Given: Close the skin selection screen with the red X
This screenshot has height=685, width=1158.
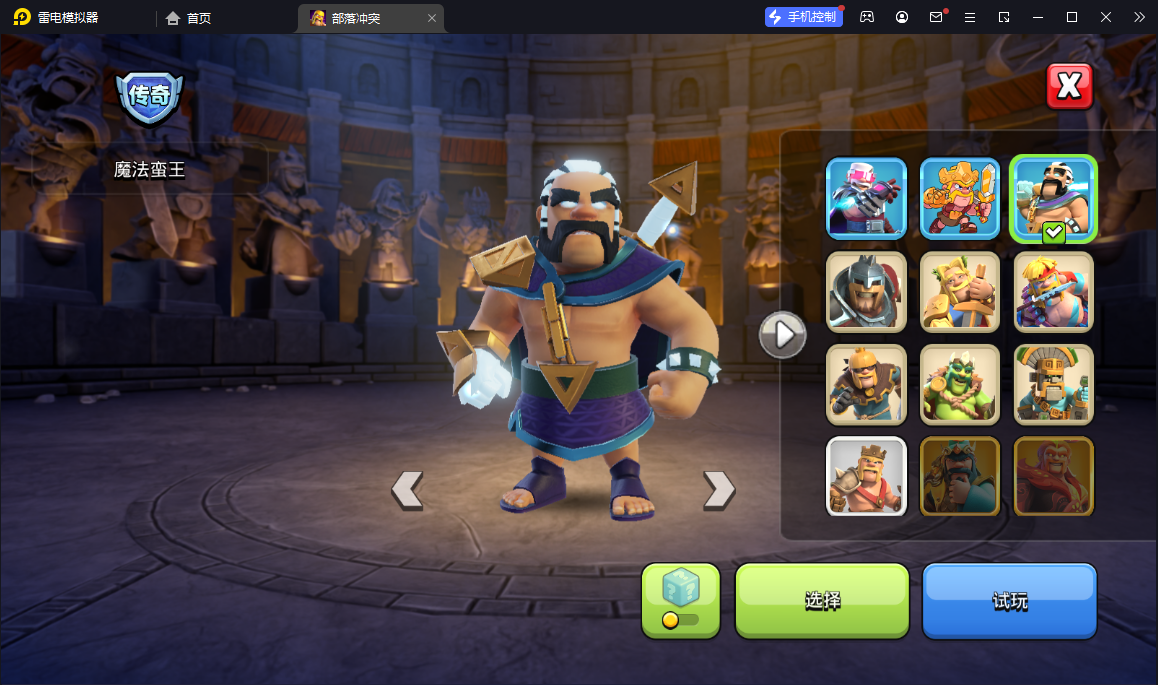Looking at the screenshot, I should pos(1069,87).
